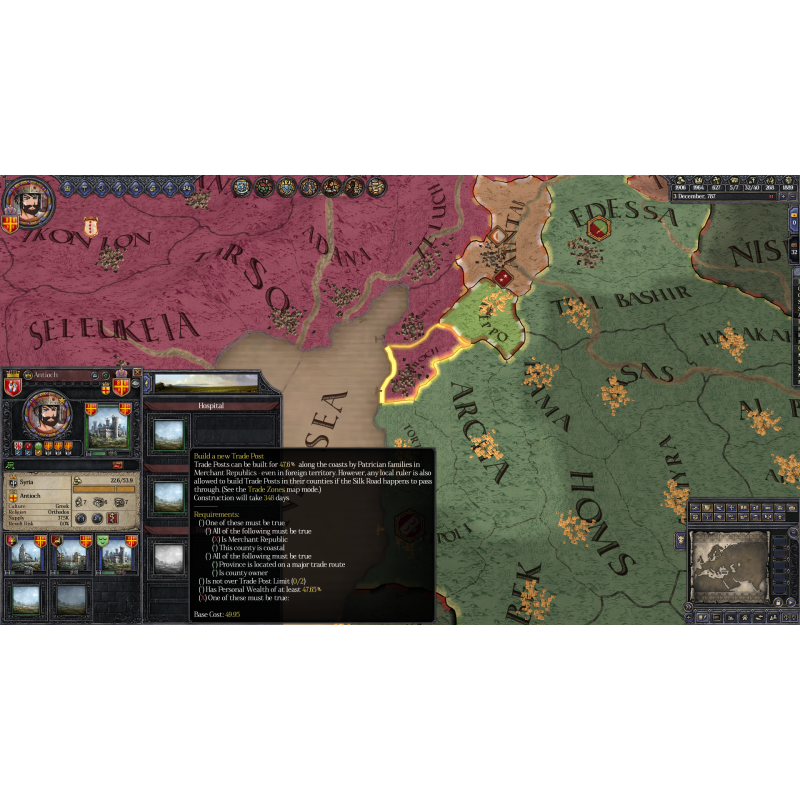Select the first building slot under Hospital

point(167,433)
